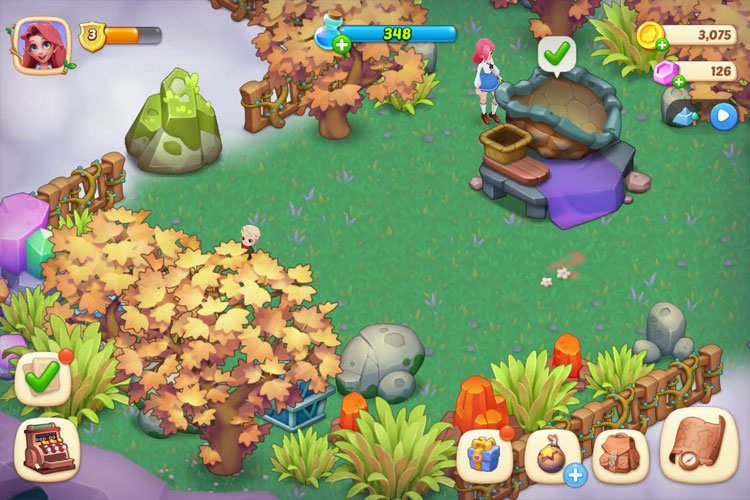
Task: Open the task list checkmark button
Action: (x=42, y=378)
